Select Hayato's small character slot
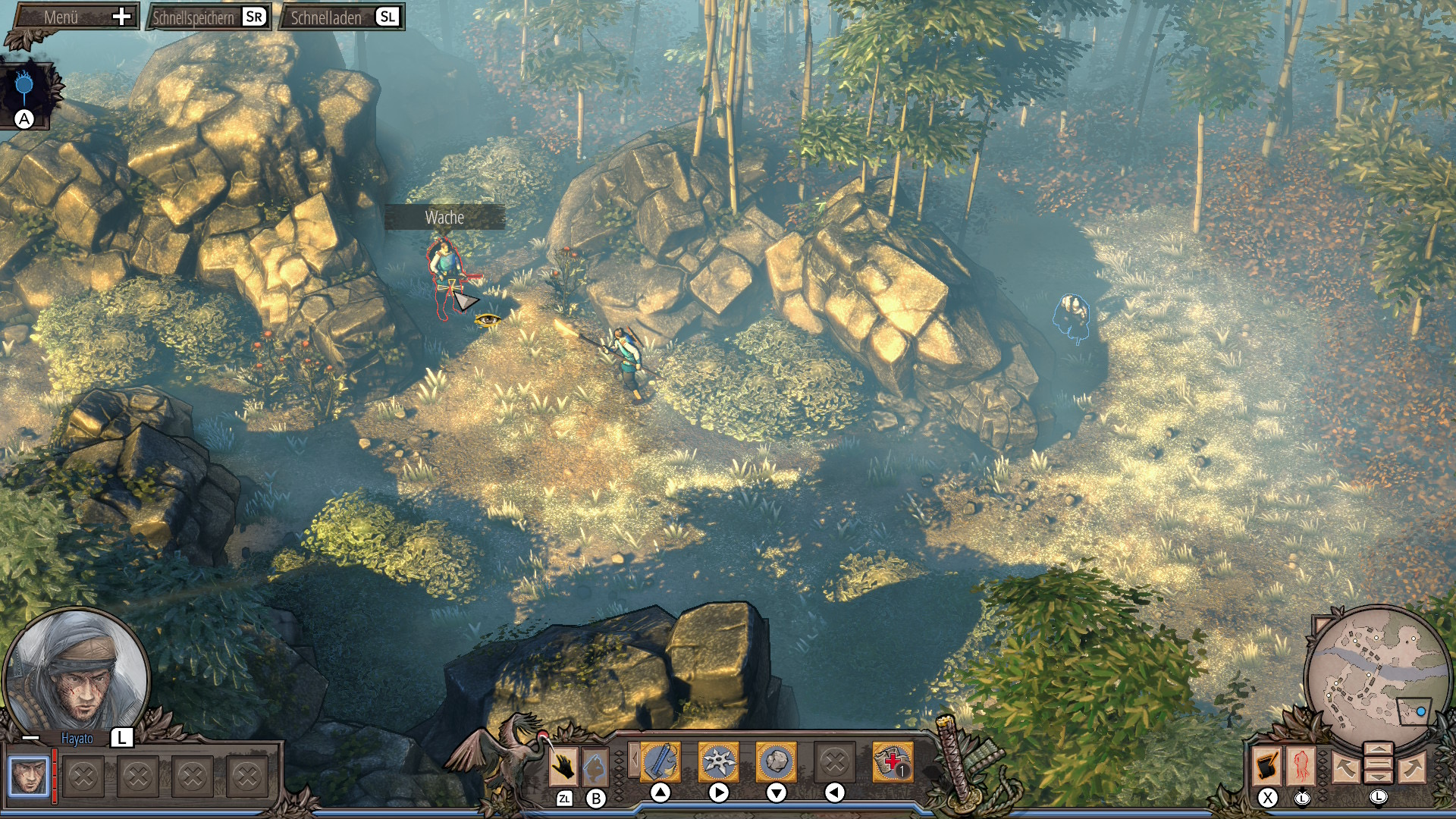The height and width of the screenshot is (819, 1456). pos(29,776)
